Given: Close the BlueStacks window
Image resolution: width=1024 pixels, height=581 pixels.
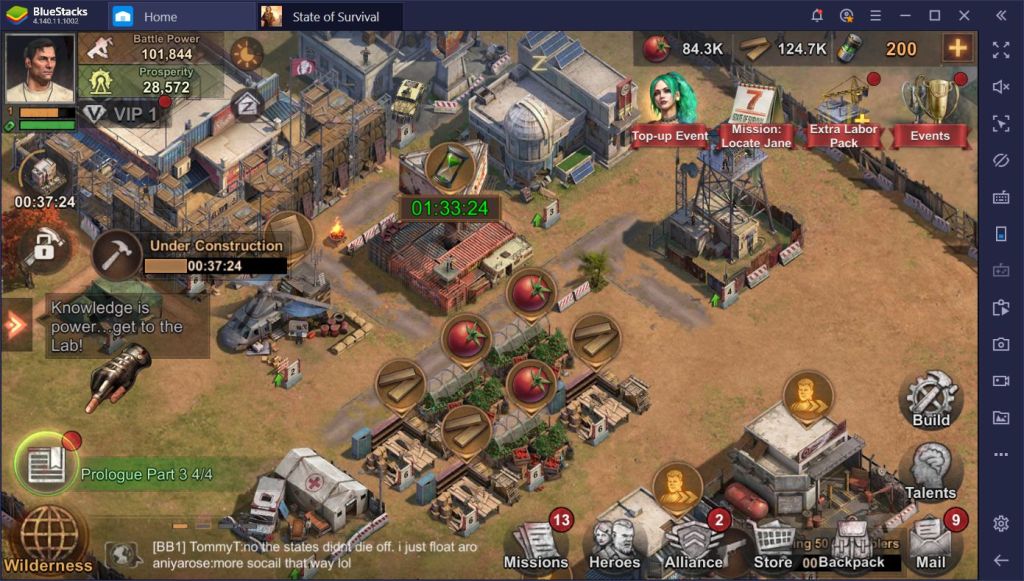Looking at the screenshot, I should coord(962,16).
